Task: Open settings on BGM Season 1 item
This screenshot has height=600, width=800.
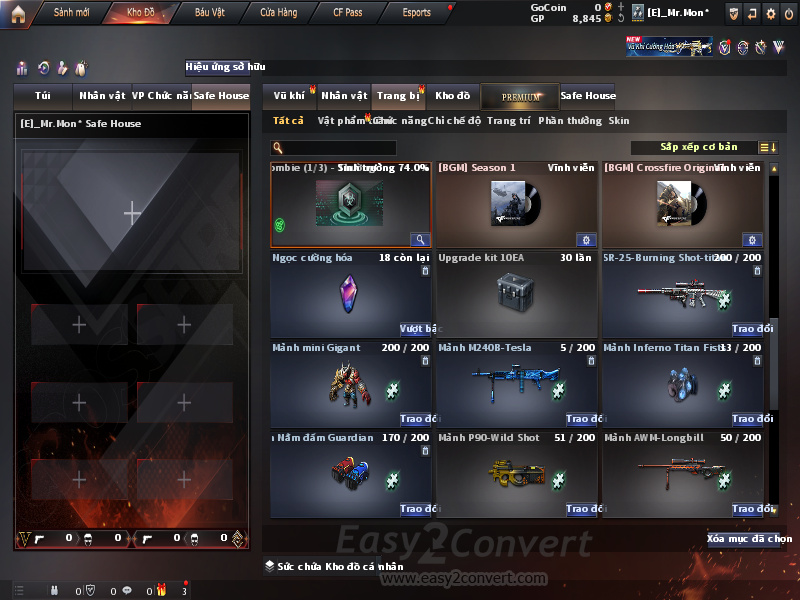Action: coord(586,240)
